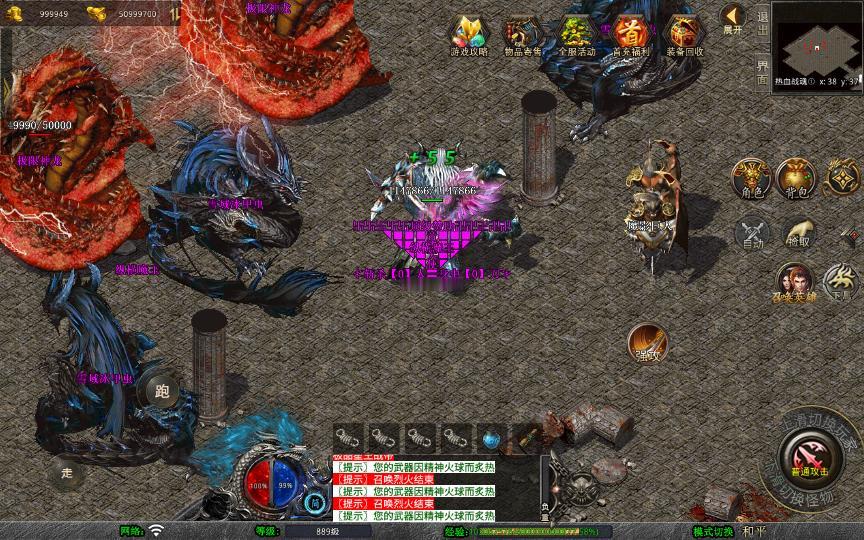Open the 装备回收 equipment recycle chest
Image resolution: width=864 pixels, height=540 pixels.
[684, 34]
